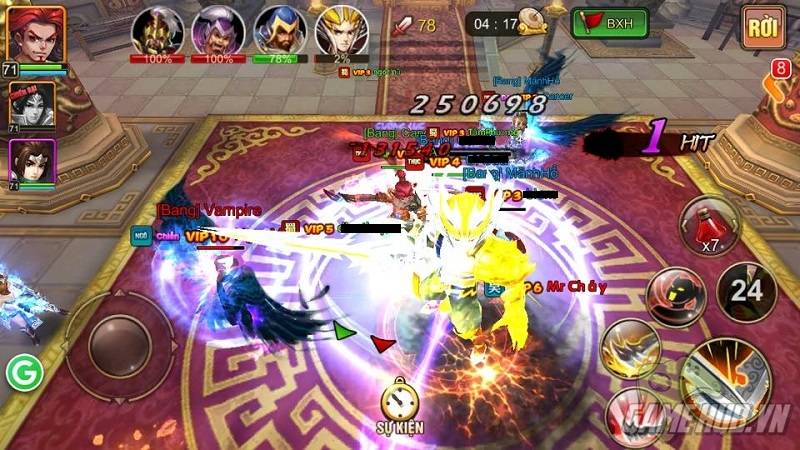The height and width of the screenshot is (450, 800).
Task: Target the blue-helmeted boss at 78%
Action: pyautogui.click(x=279, y=29)
